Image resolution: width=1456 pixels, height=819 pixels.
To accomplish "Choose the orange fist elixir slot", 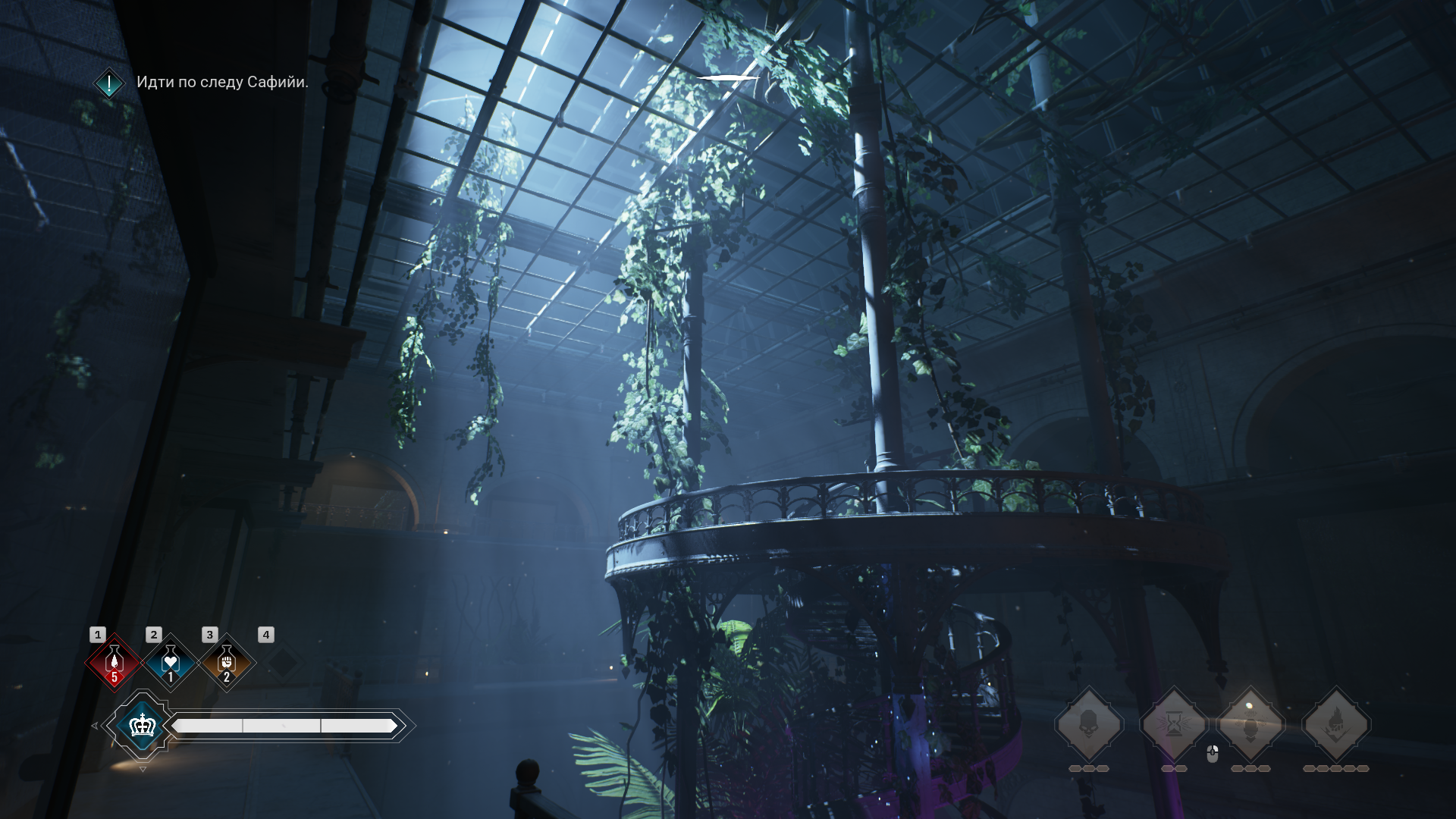I will [x=227, y=662].
